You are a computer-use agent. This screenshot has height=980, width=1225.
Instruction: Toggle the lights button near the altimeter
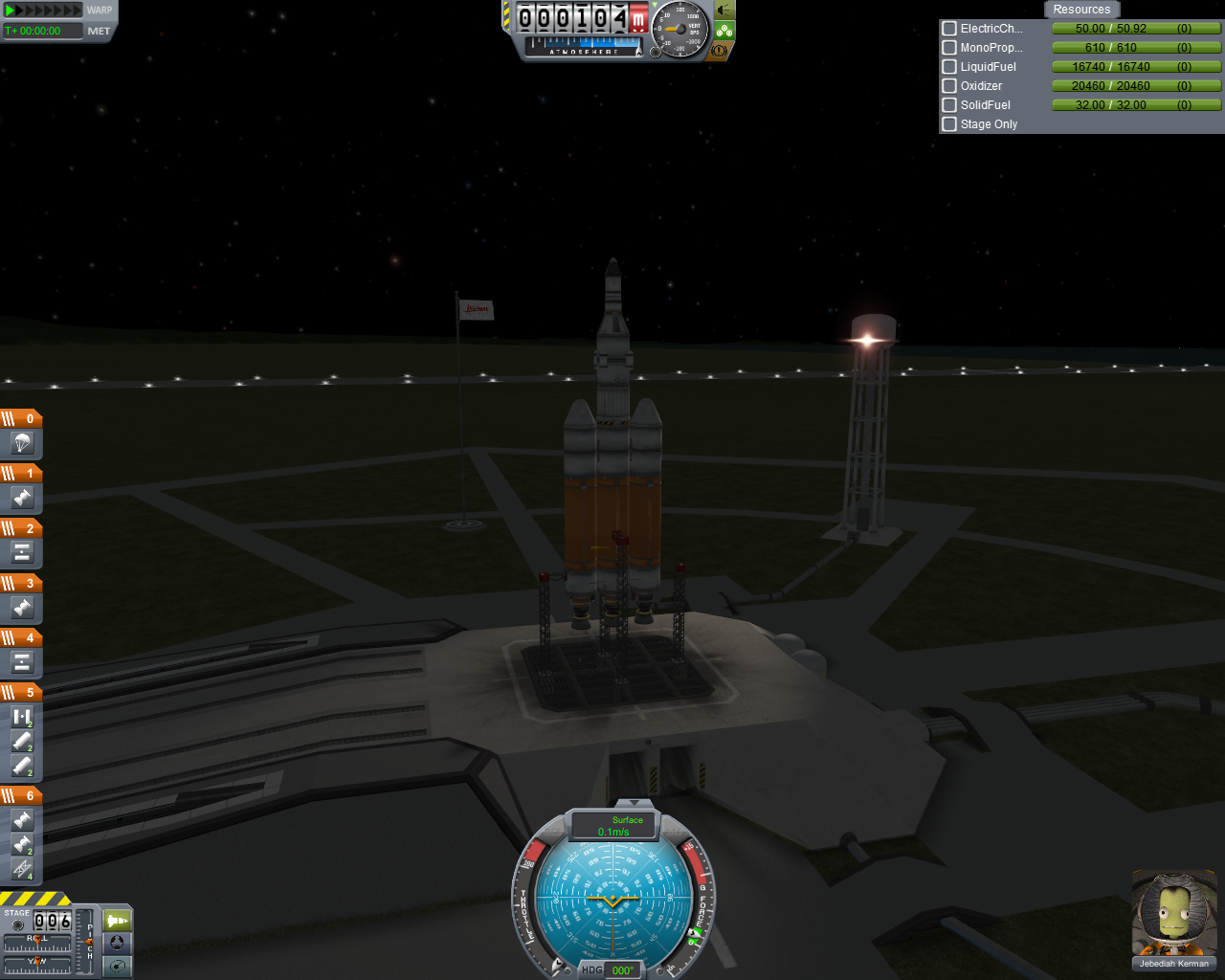[x=724, y=11]
